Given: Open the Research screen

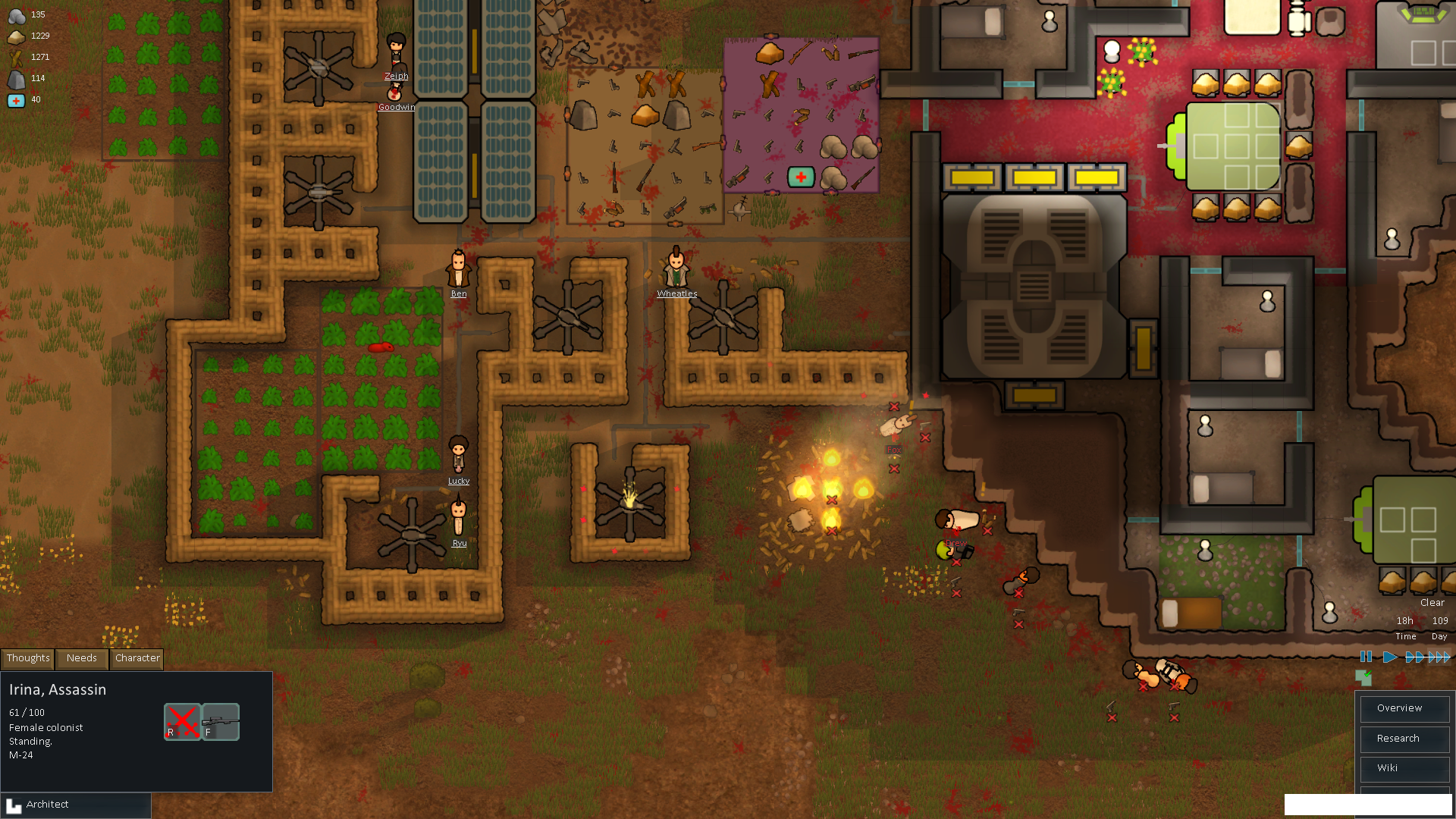Looking at the screenshot, I should 1404,738.
